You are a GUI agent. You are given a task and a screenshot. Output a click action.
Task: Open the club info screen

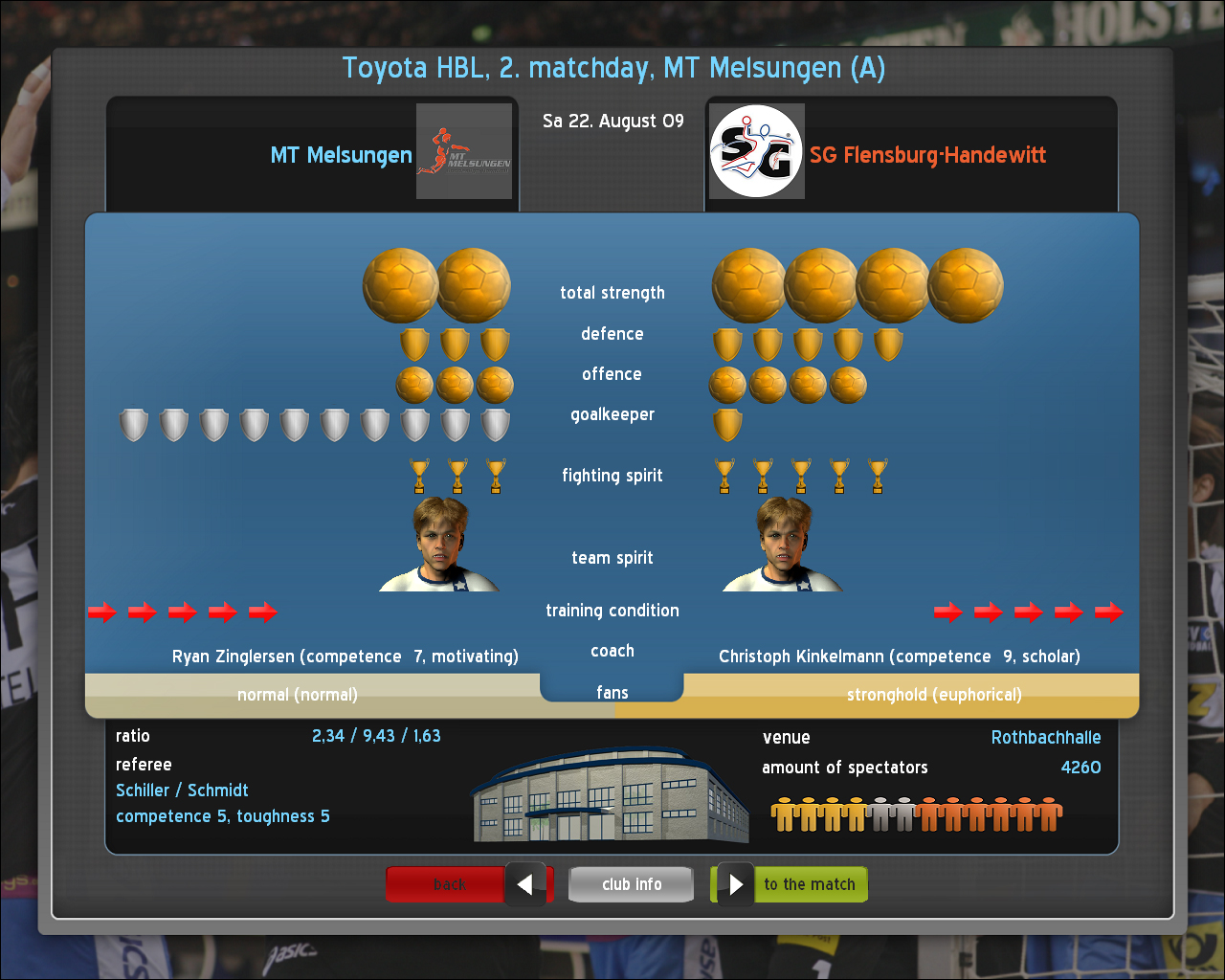tap(631, 884)
